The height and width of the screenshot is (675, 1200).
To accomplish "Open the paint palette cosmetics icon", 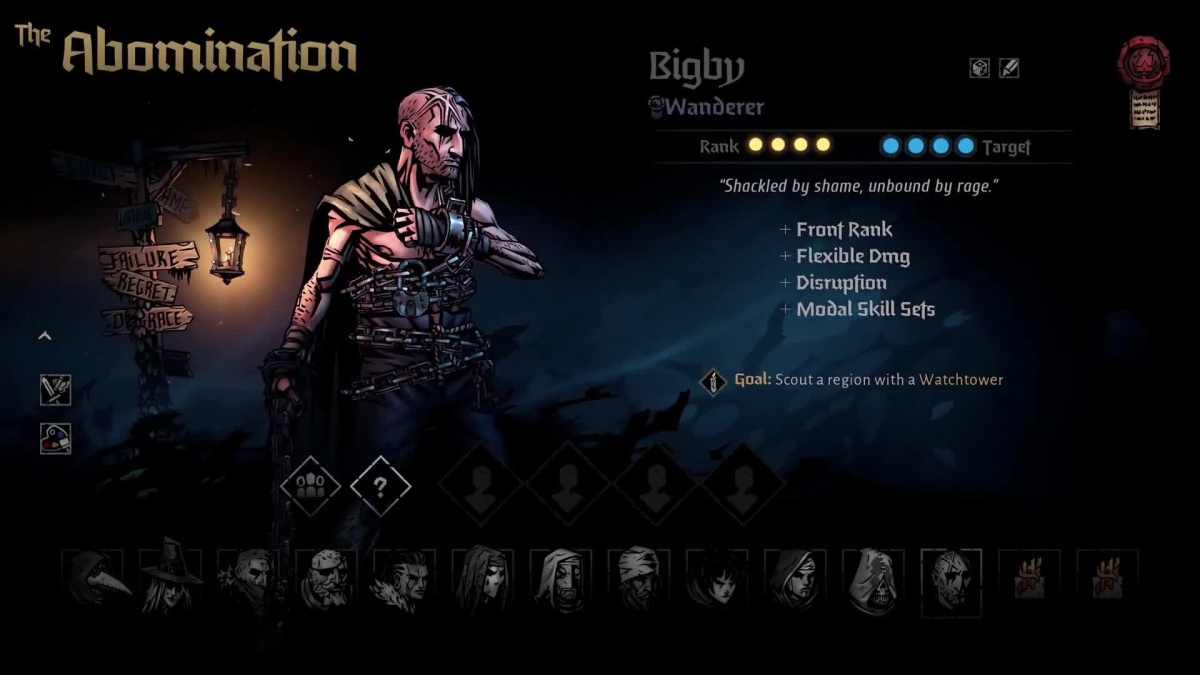I will click(55, 438).
